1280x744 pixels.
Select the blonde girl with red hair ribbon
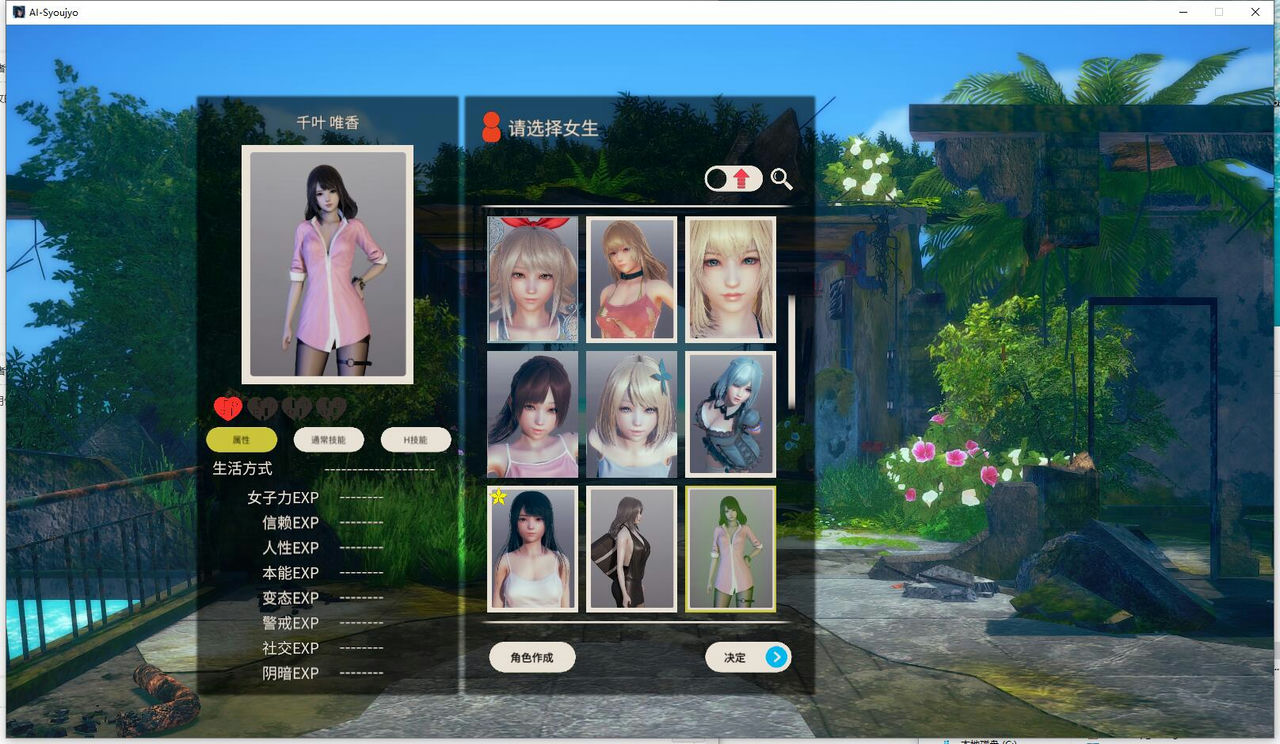(531, 280)
